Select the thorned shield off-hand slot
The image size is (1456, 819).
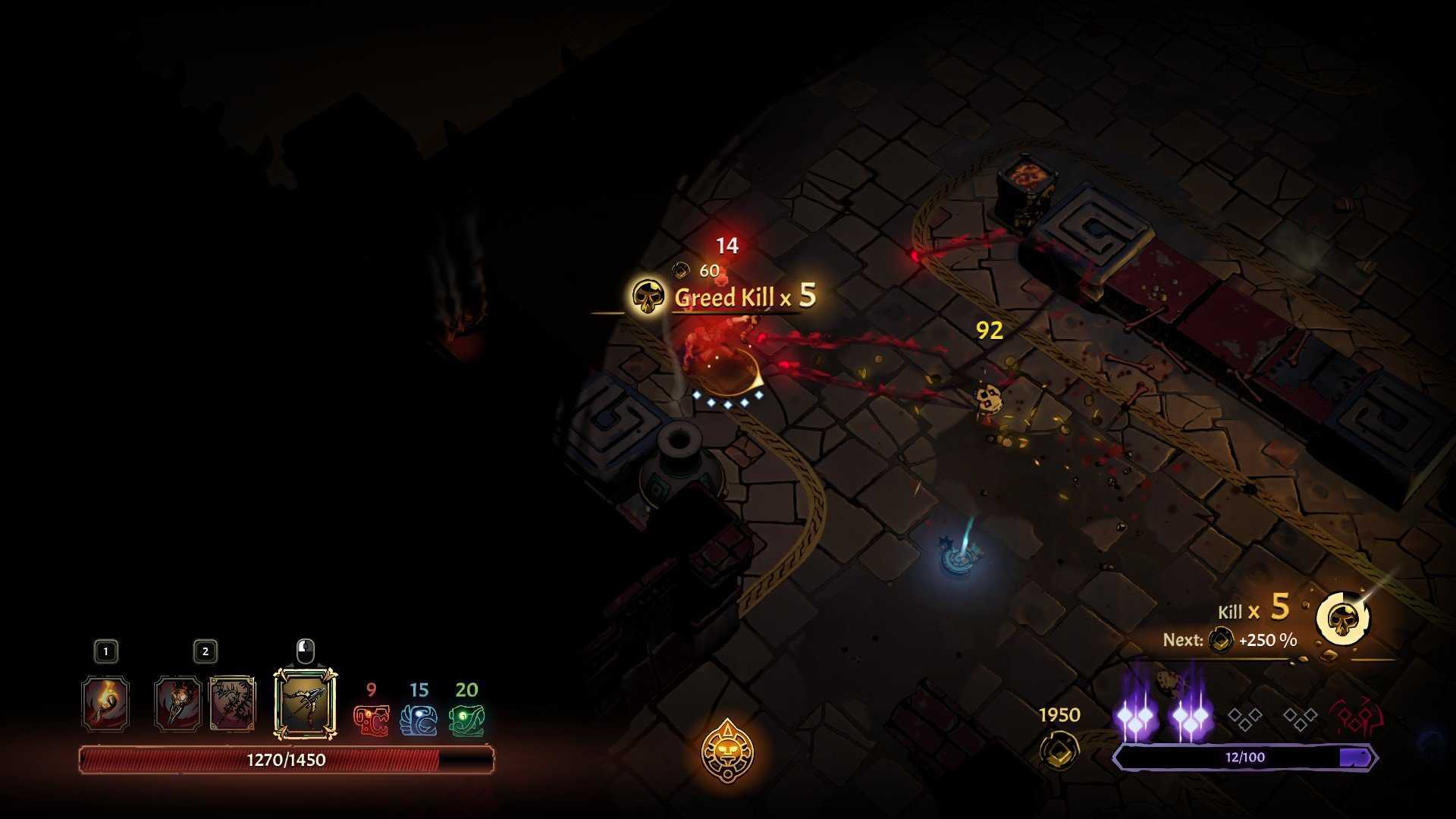click(x=232, y=704)
